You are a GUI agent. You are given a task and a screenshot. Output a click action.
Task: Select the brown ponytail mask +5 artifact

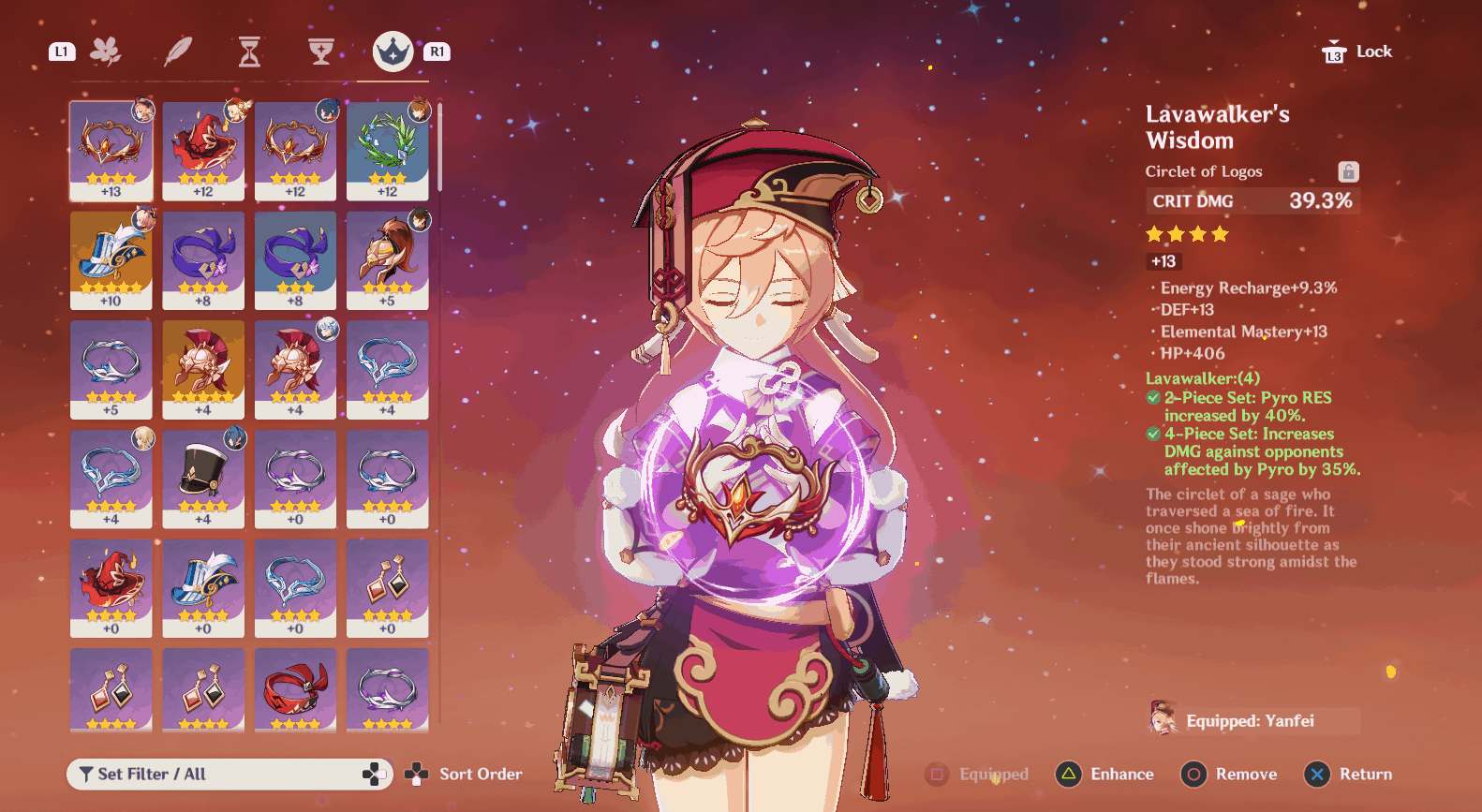click(388, 260)
